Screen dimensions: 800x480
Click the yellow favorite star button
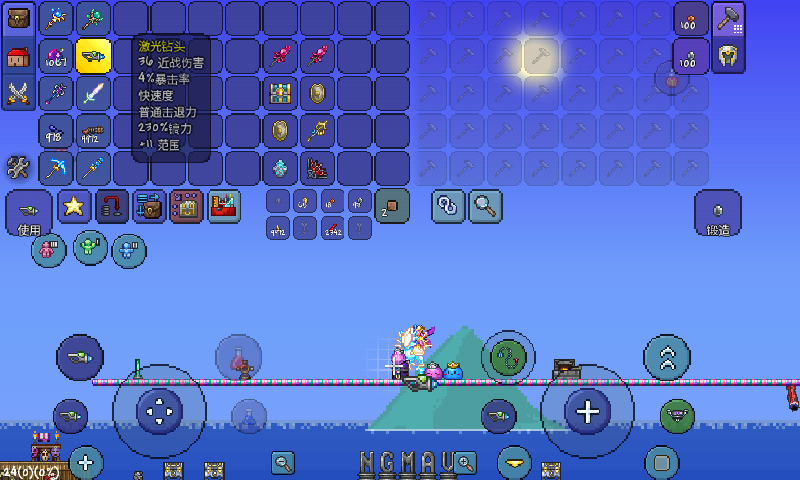tap(74, 206)
